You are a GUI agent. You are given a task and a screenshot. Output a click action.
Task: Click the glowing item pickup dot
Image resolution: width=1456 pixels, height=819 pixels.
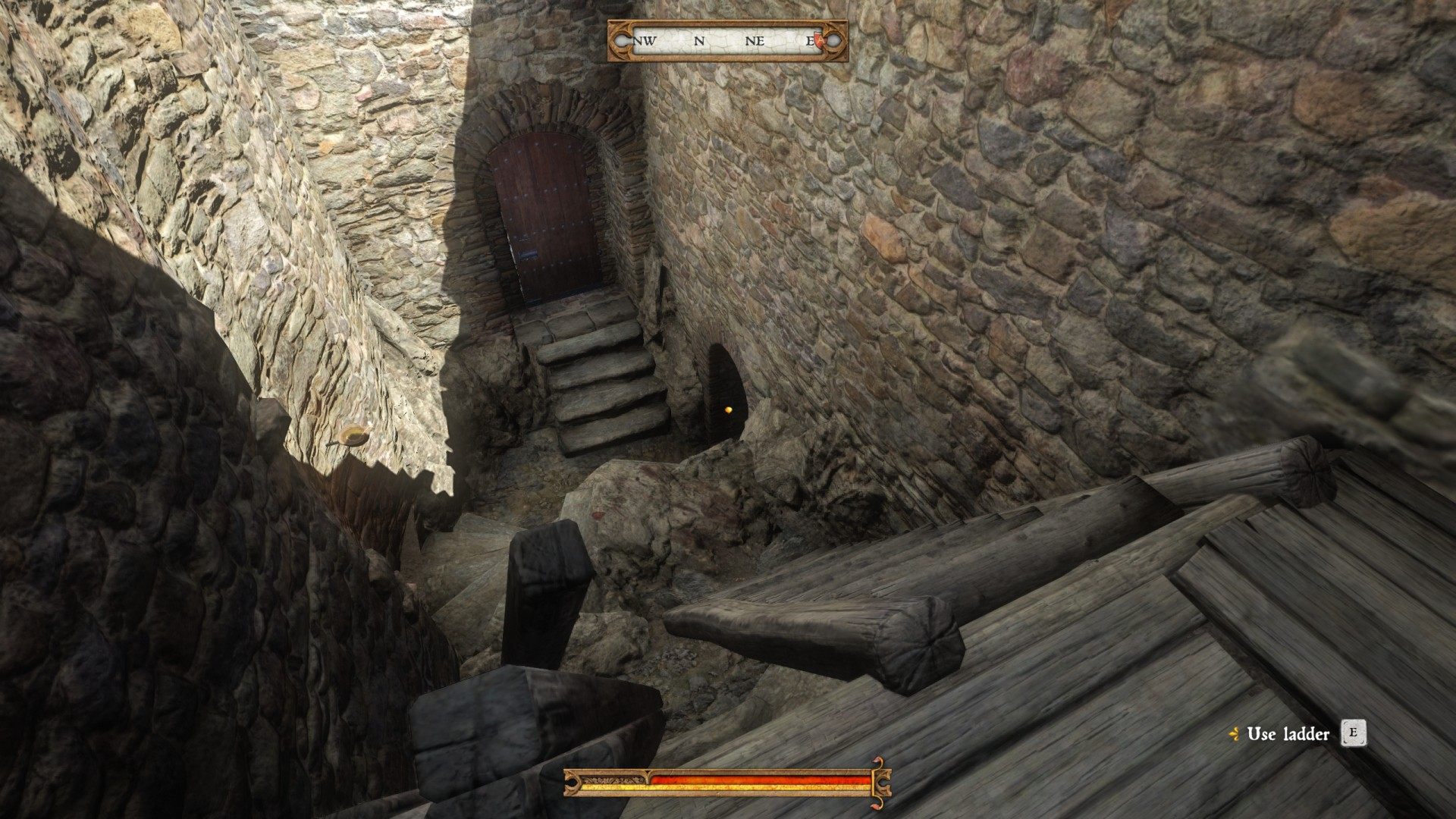729,409
